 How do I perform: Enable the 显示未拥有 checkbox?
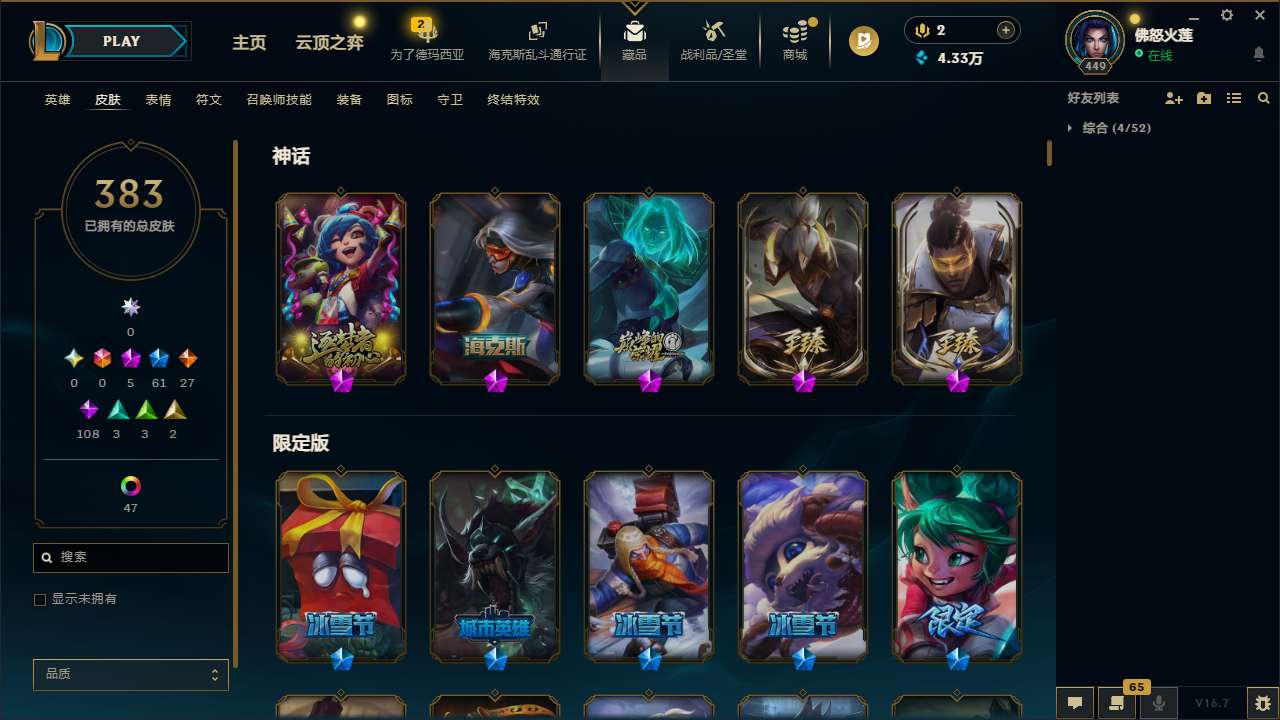pos(40,599)
